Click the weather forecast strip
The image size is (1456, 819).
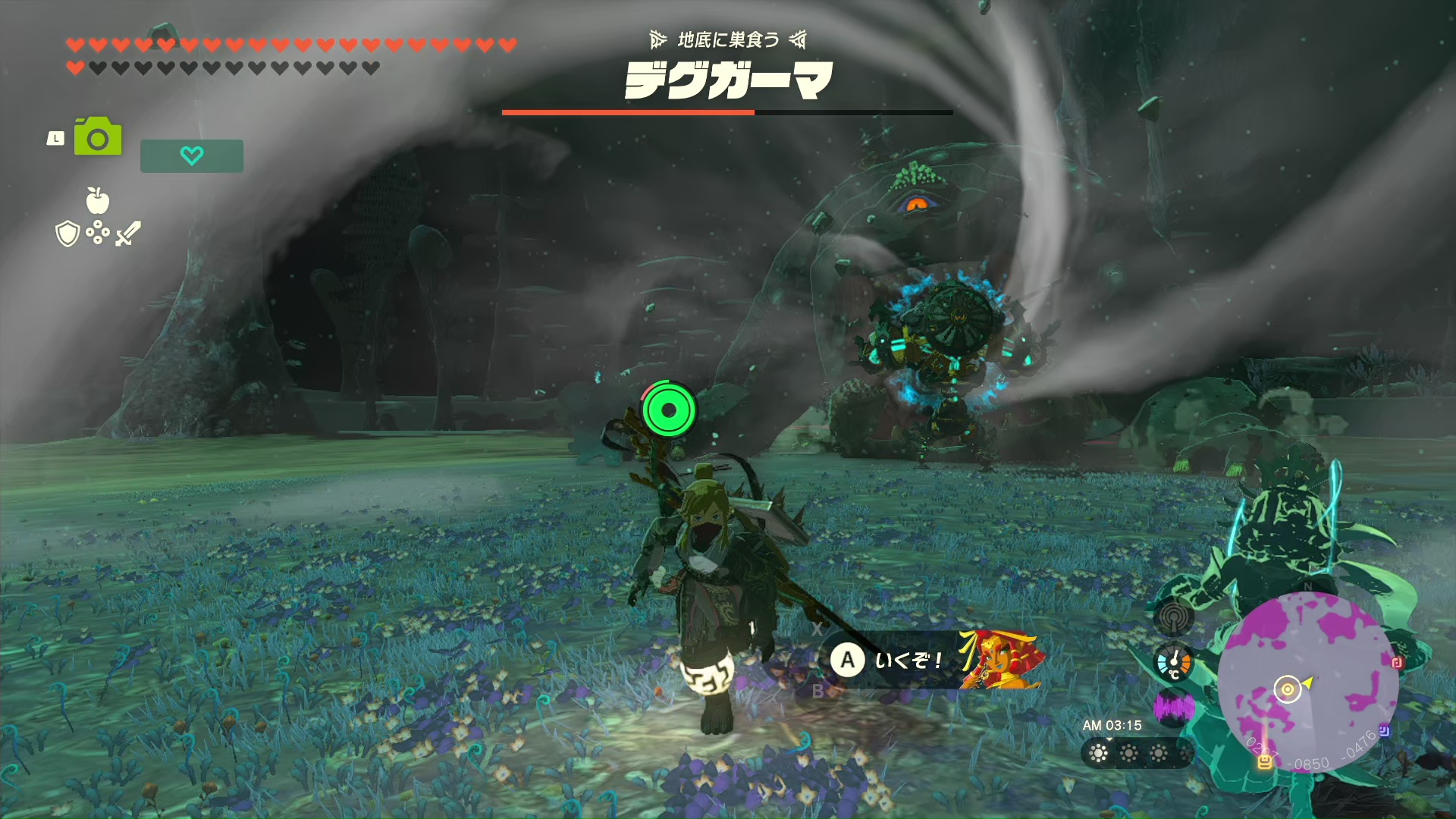[1136, 753]
